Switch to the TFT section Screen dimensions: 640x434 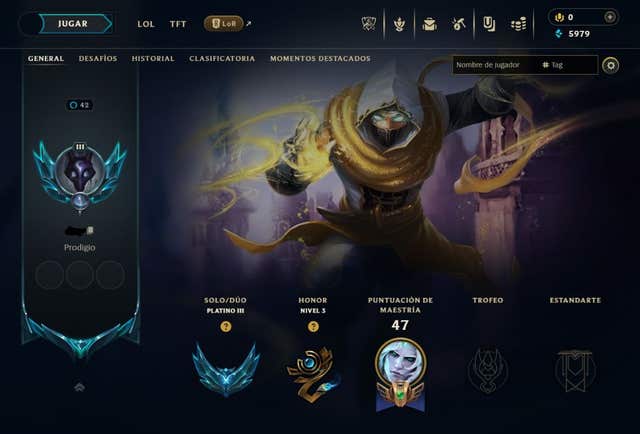(x=178, y=24)
